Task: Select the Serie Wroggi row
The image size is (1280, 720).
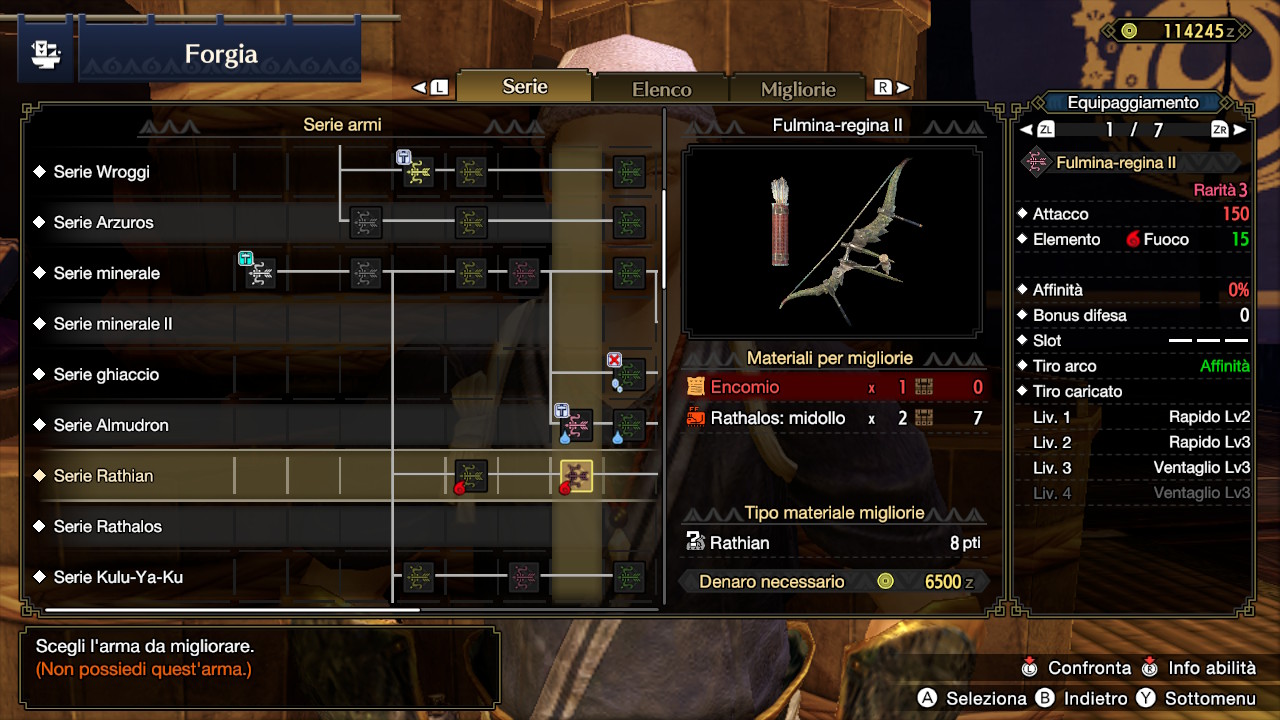Action: (x=102, y=172)
